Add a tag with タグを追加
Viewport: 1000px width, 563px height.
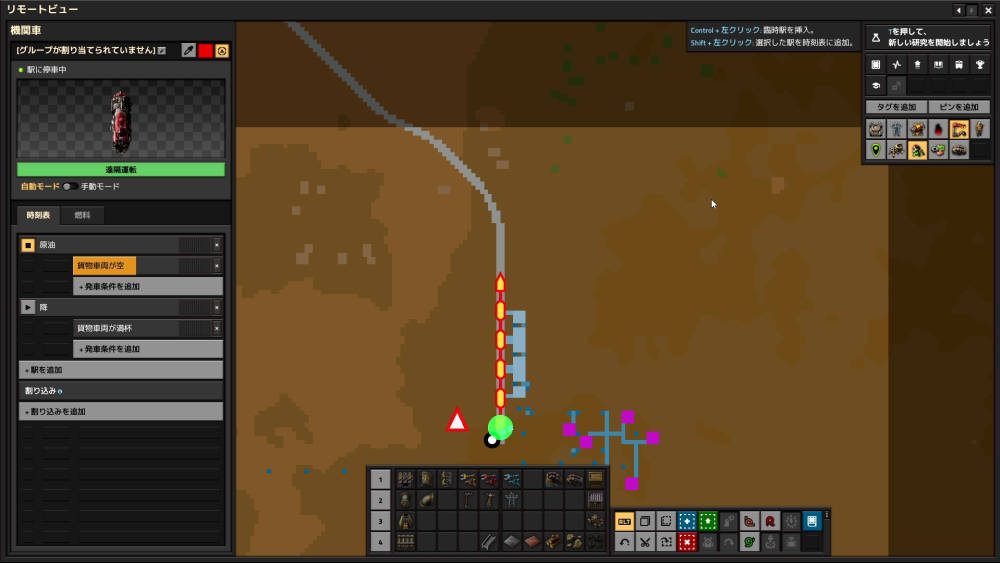click(x=896, y=107)
